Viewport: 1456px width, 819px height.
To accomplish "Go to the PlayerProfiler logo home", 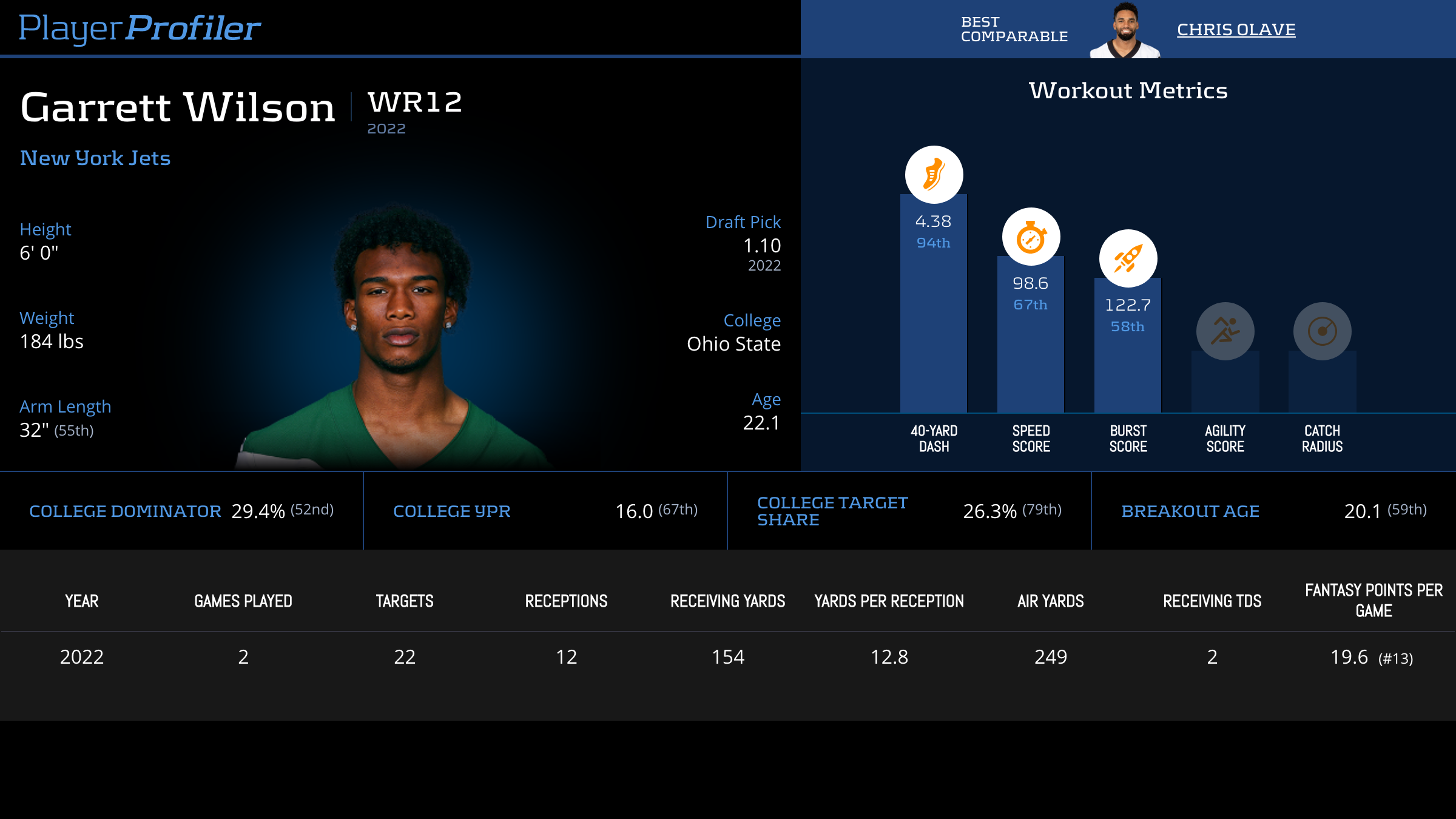I will pos(140,29).
